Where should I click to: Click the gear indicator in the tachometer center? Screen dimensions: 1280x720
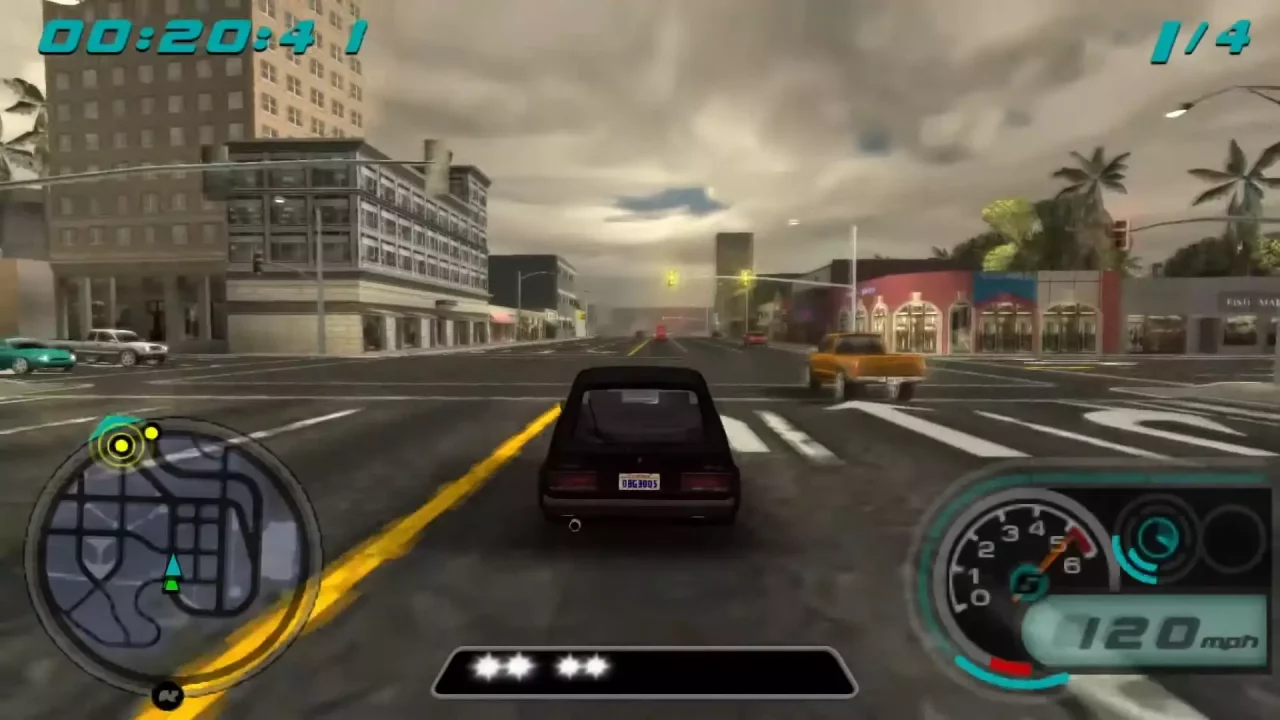(x=1030, y=583)
